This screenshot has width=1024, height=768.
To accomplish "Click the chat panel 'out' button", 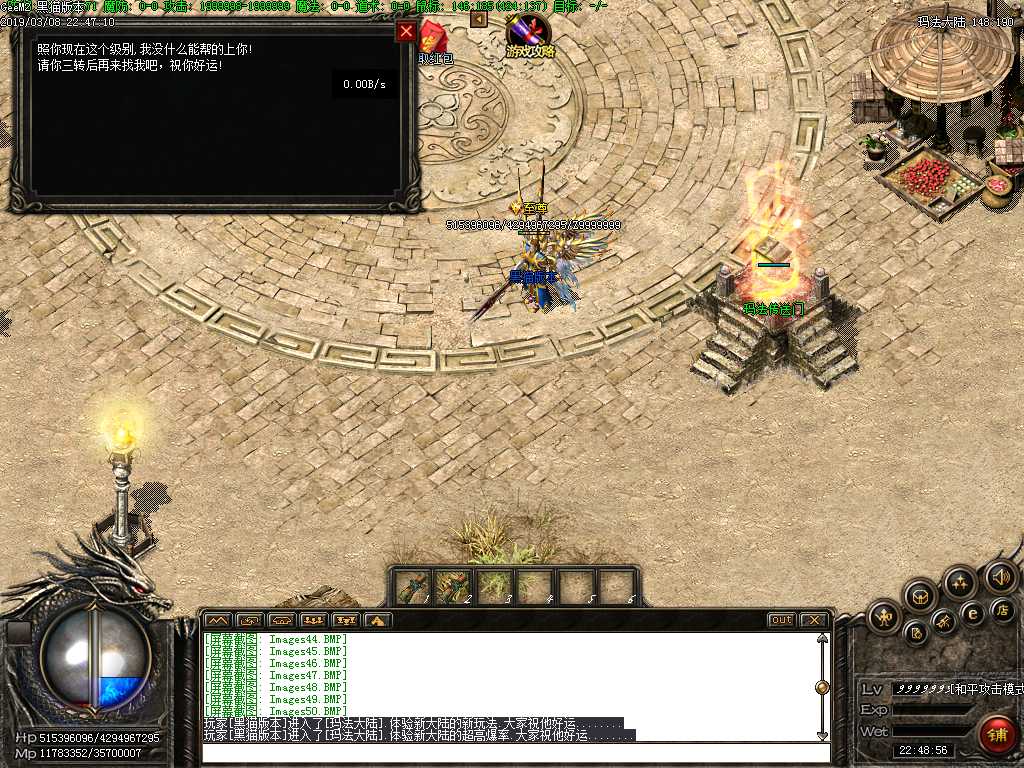I will tap(781, 620).
